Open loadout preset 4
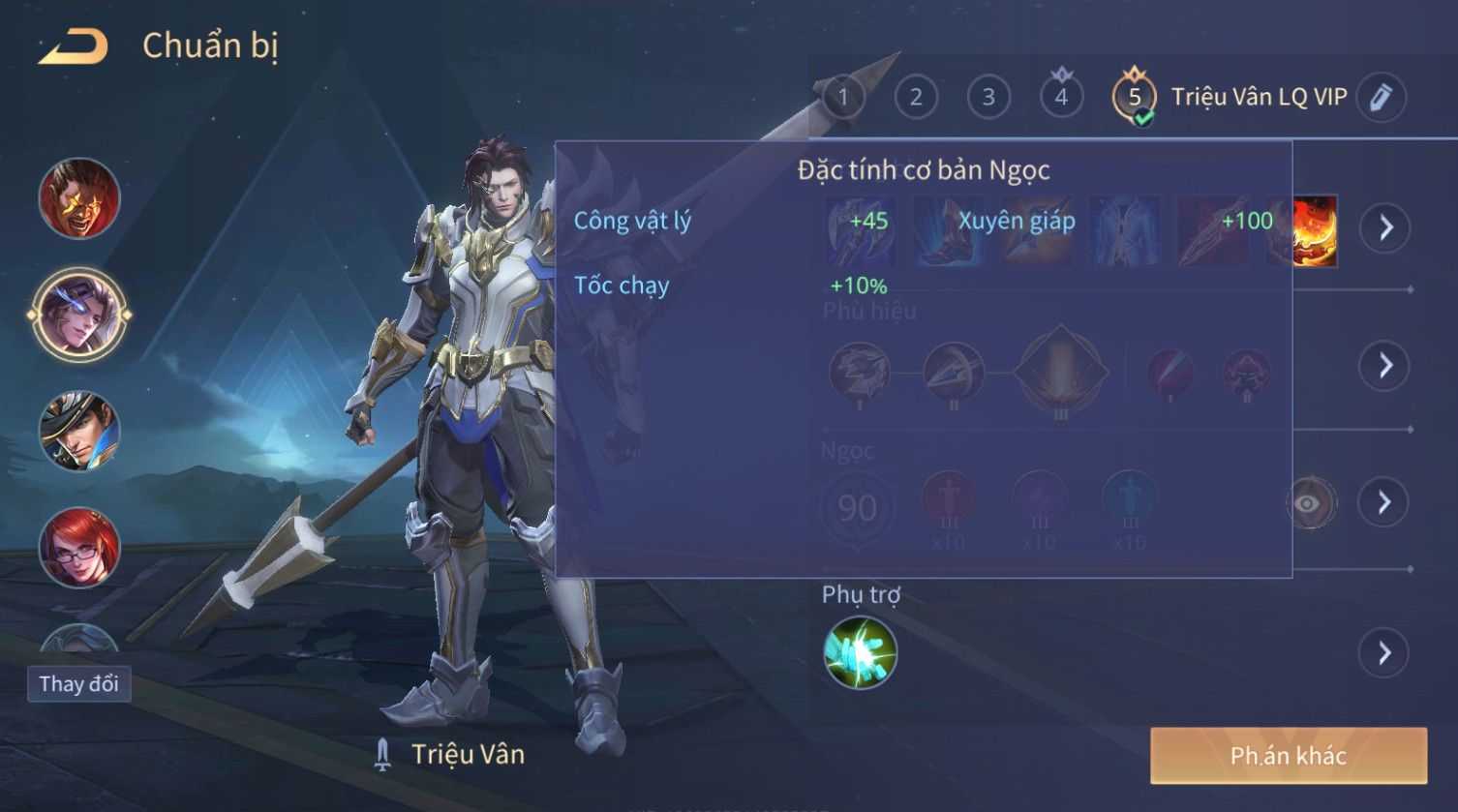Viewport: 1458px width, 812px height. [x=1061, y=97]
